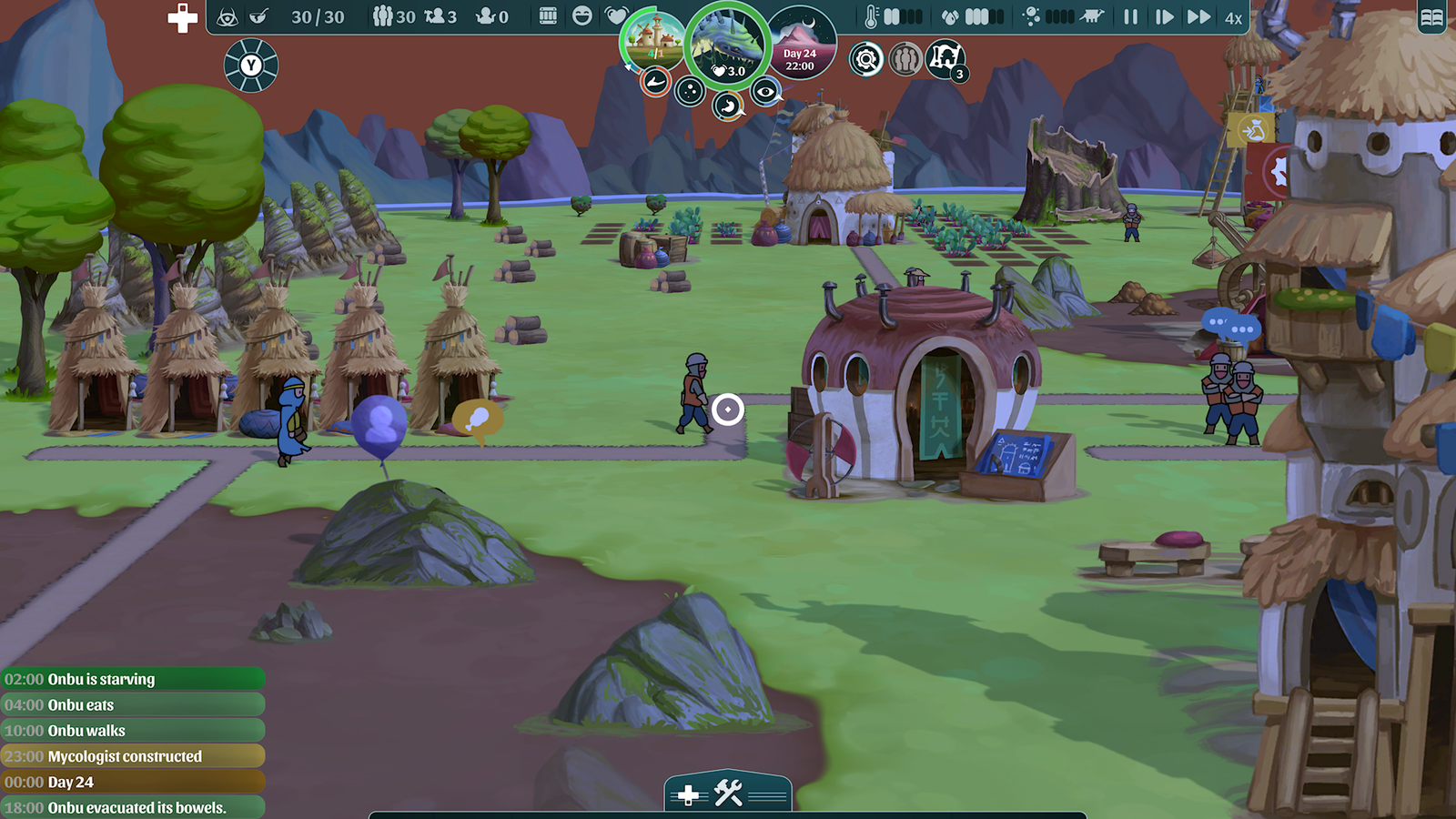Click the smiling face happiness icon
This screenshot has width=1456, height=819.
point(582,16)
